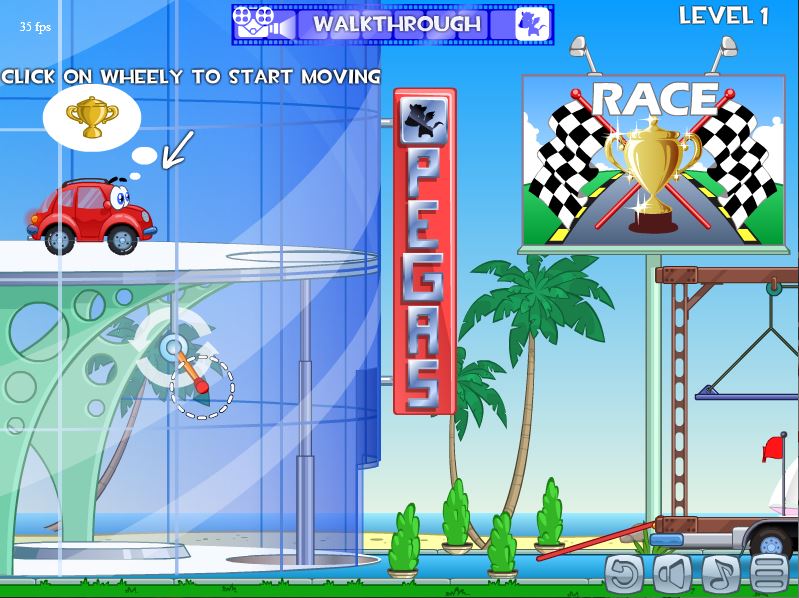
Task: Toggle sound effects with the speaker button
Action: click(673, 573)
